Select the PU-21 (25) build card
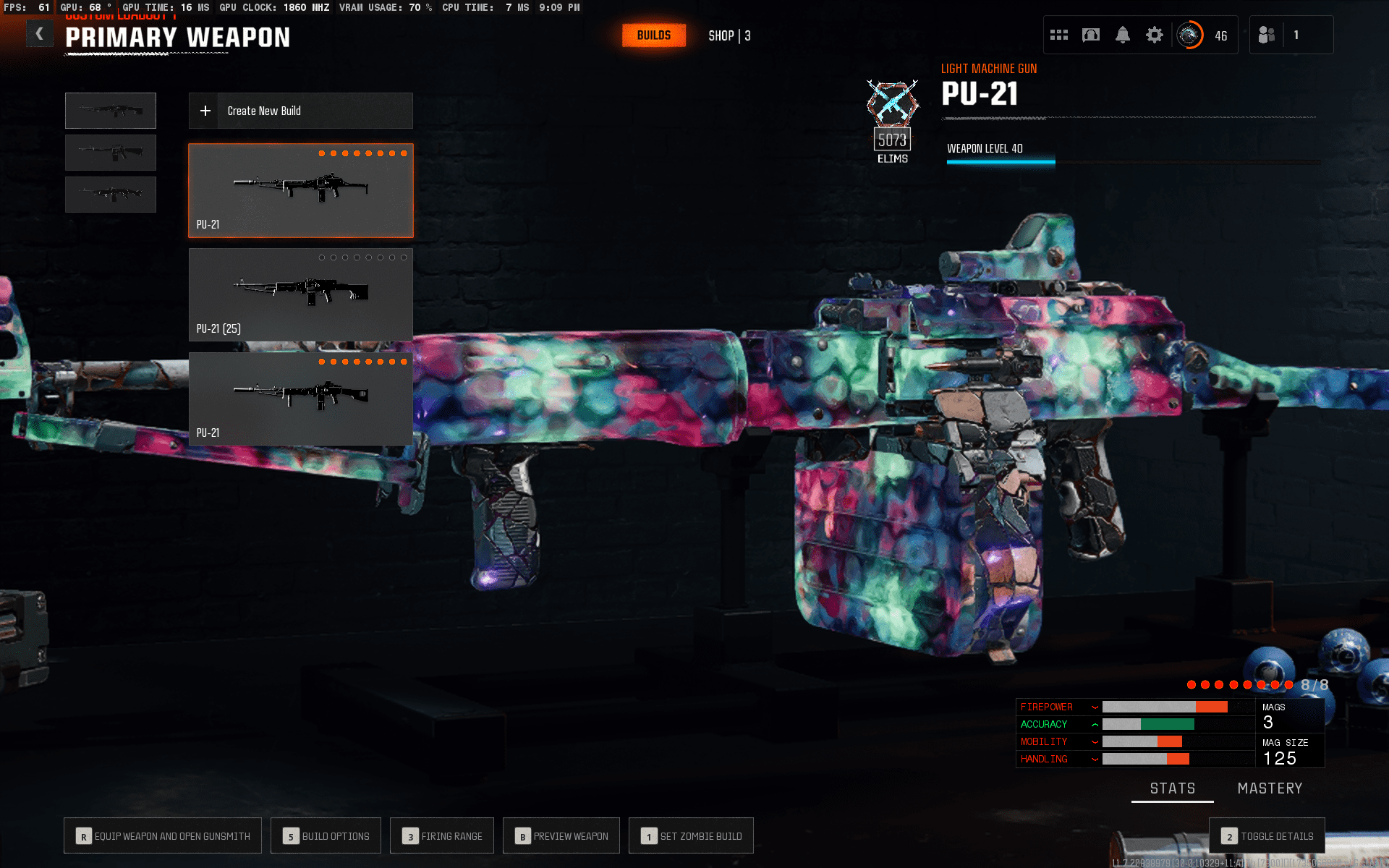 [x=301, y=294]
